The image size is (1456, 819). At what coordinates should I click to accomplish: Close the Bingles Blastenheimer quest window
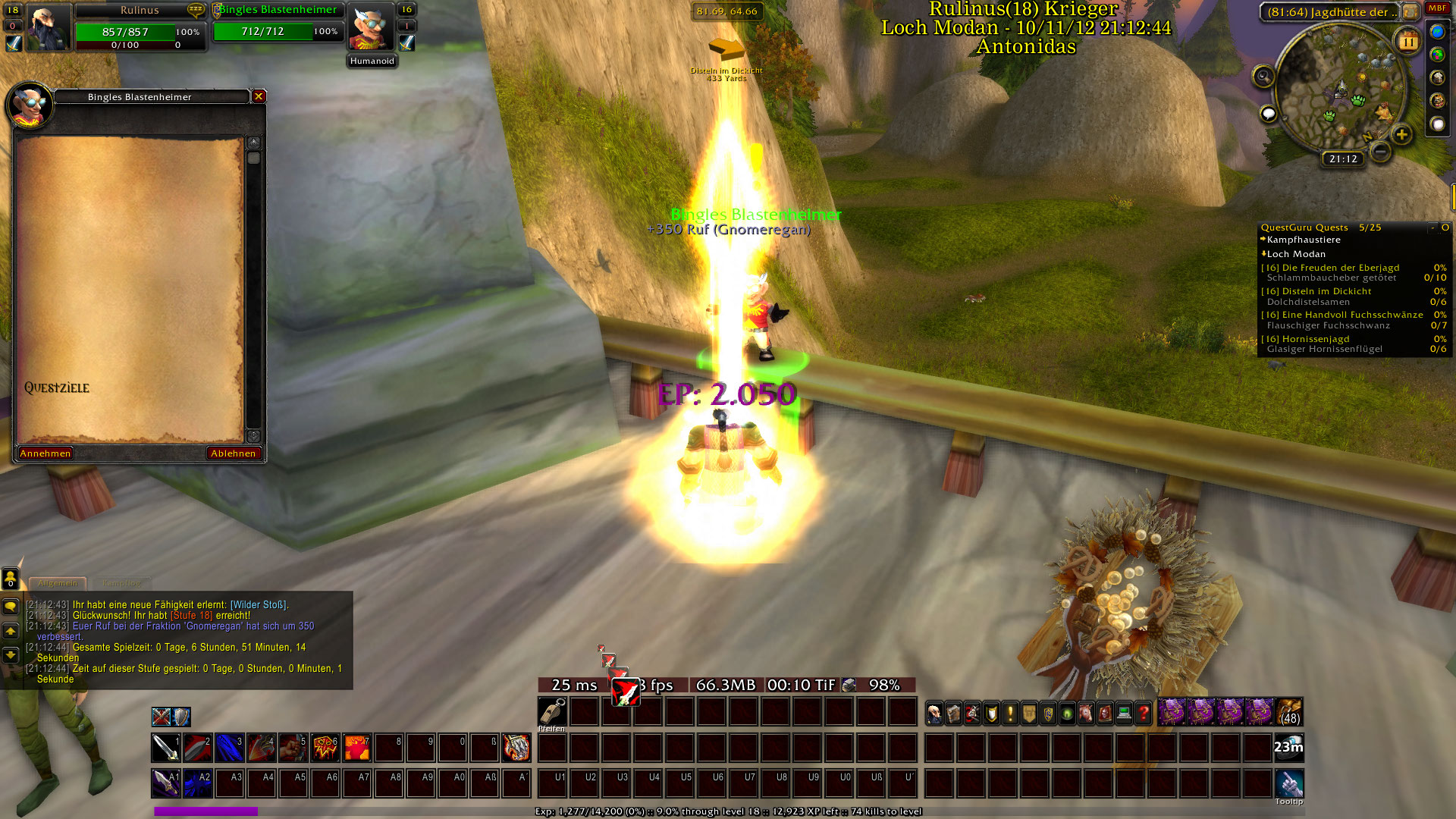coord(259,96)
